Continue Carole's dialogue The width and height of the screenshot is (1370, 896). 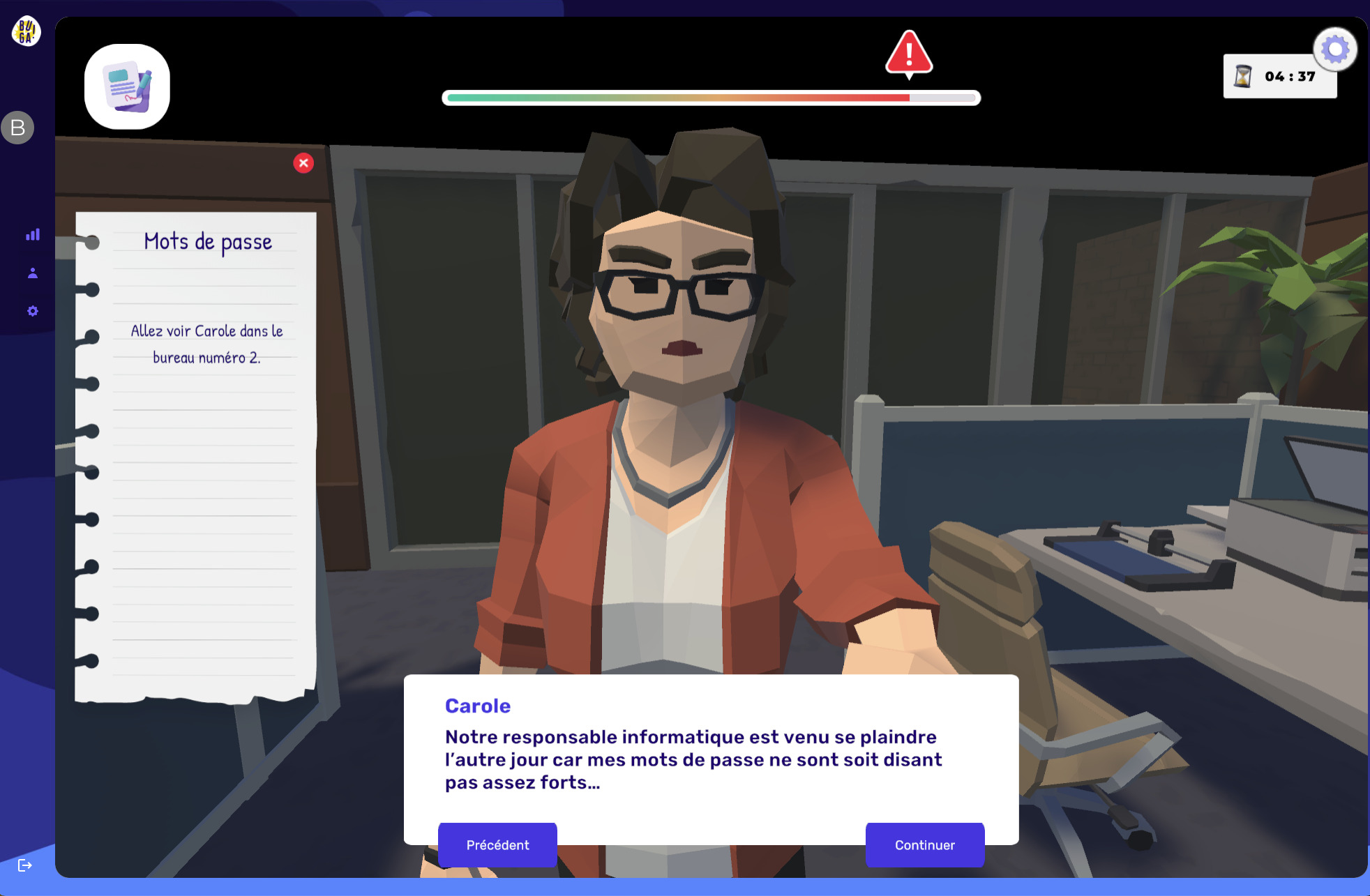924,844
